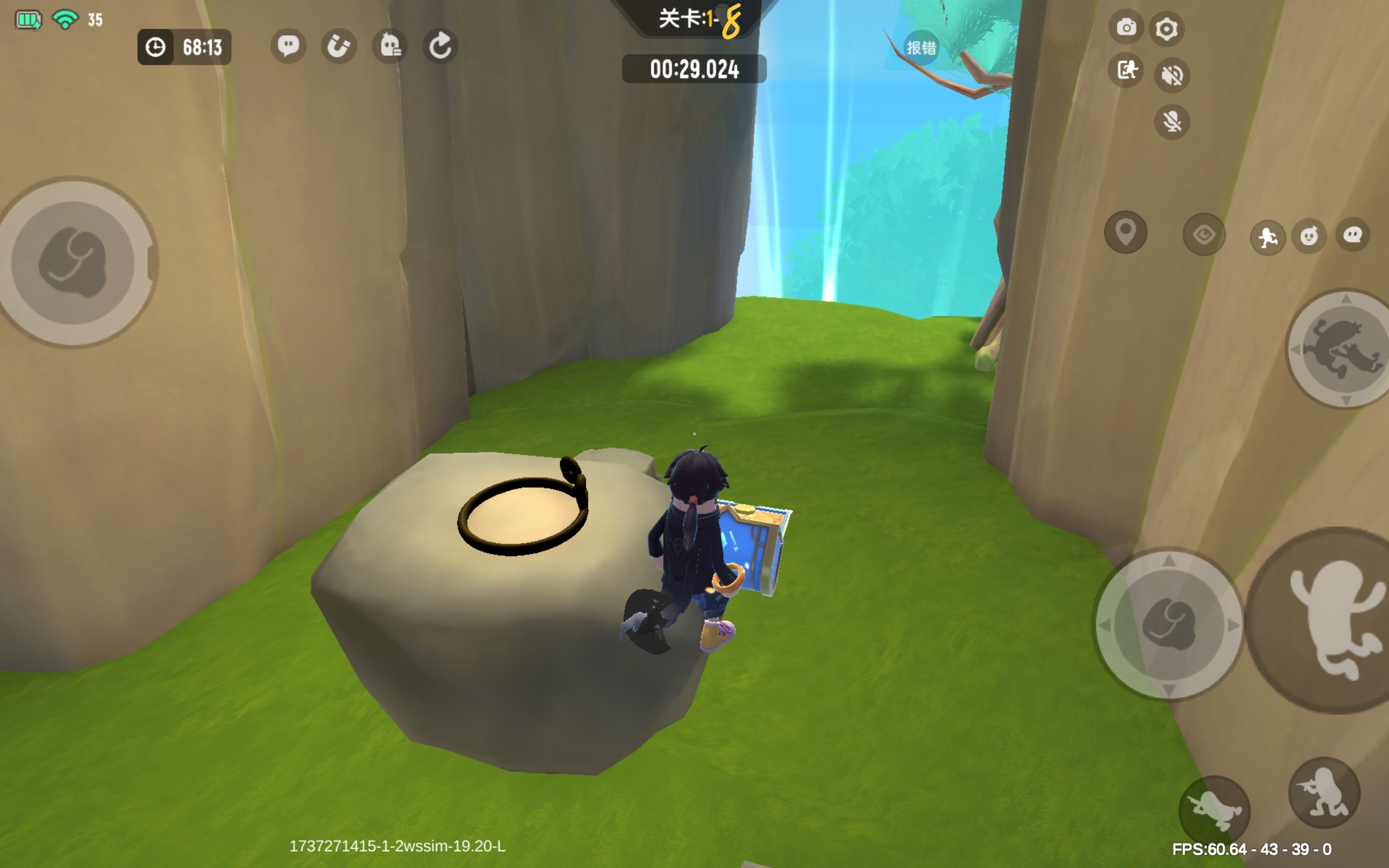Viewport: 1389px width, 868px height.
Task: Tap the kneeling aim figure button
Action: tap(1323, 792)
